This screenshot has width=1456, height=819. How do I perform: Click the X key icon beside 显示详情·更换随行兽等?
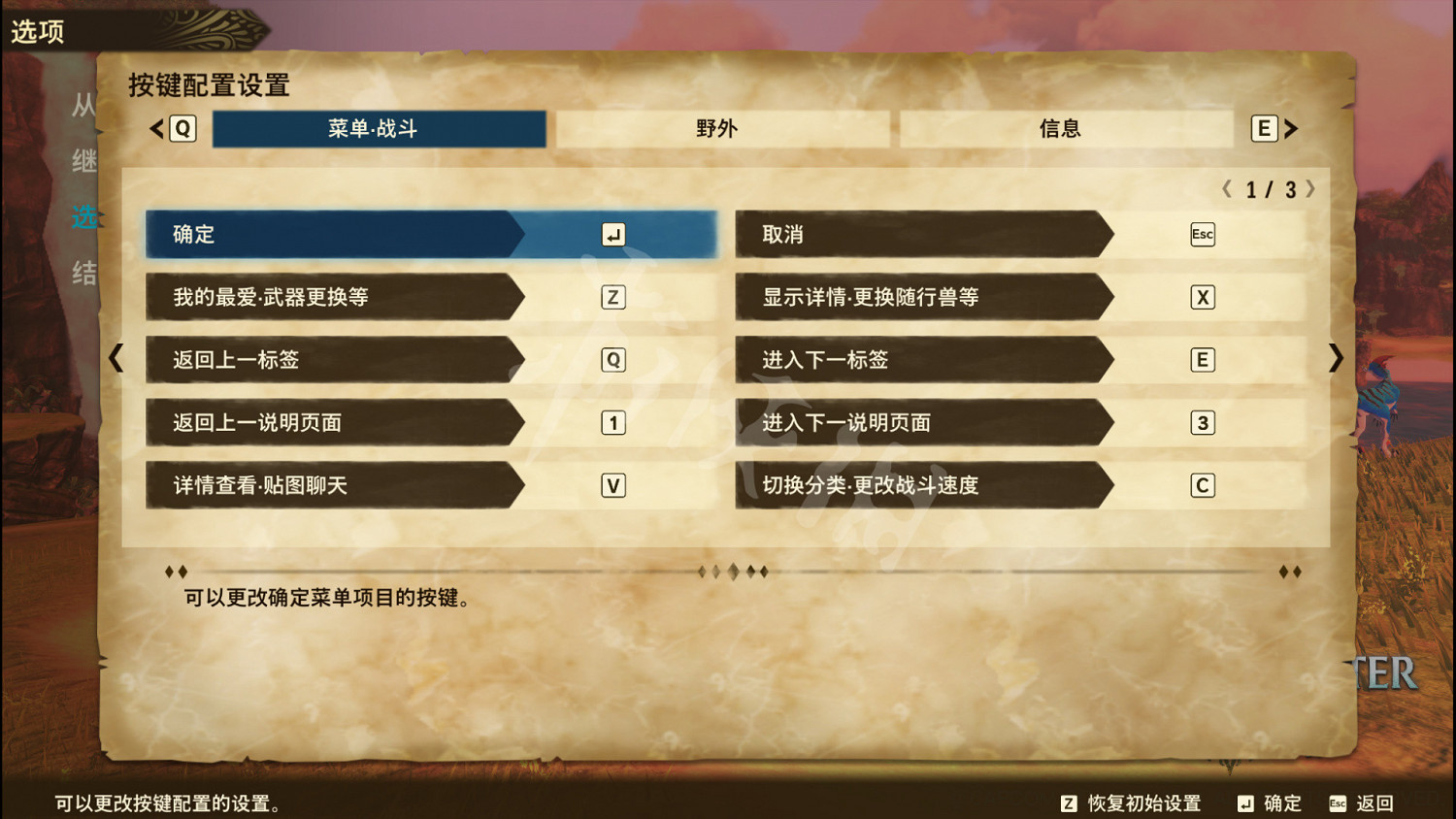pos(1203,297)
